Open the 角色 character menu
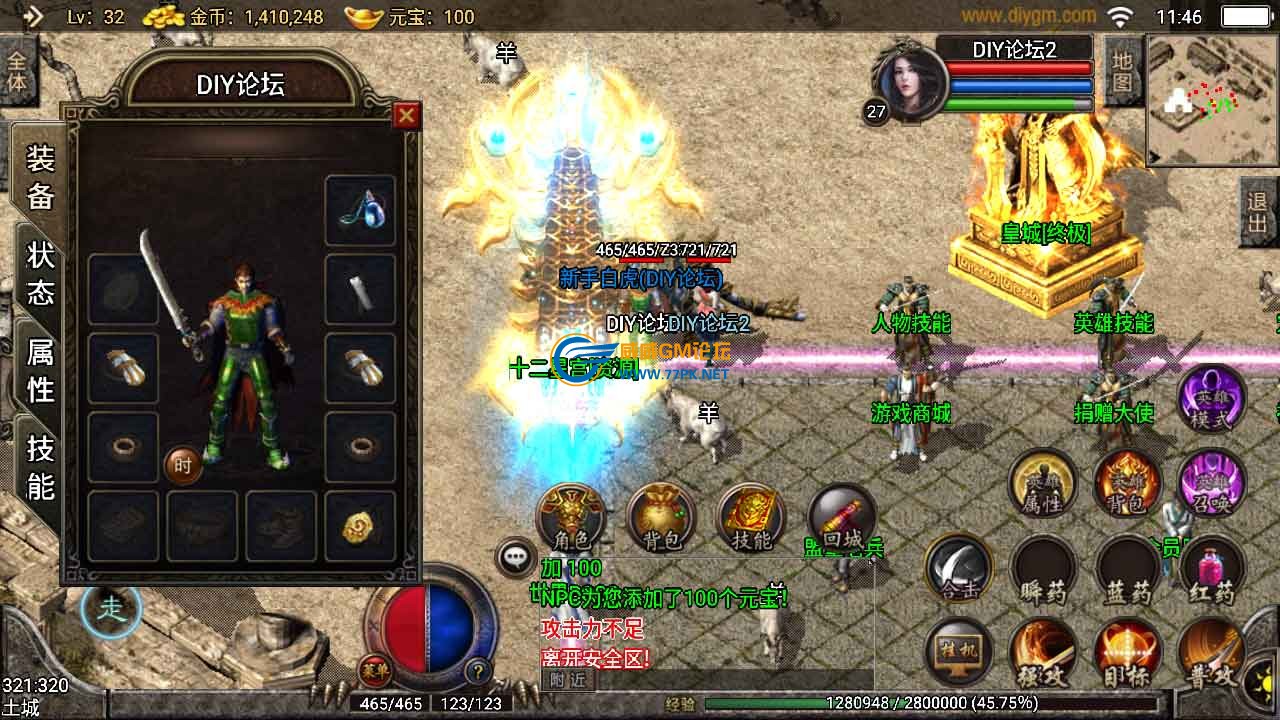This screenshot has width=1280, height=720. [x=570, y=518]
